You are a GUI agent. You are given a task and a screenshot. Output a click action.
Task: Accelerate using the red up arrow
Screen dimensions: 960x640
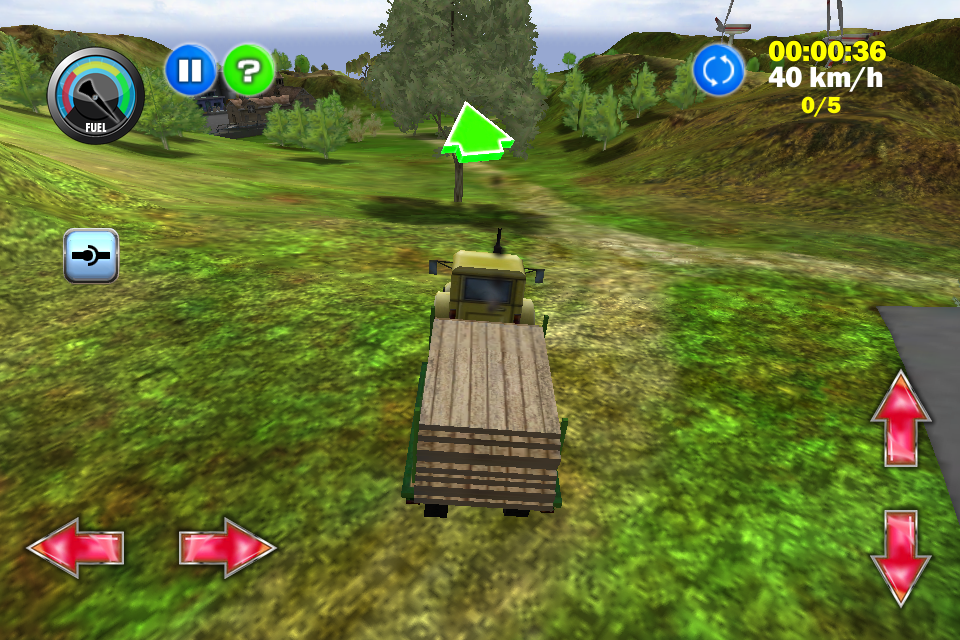(x=900, y=417)
